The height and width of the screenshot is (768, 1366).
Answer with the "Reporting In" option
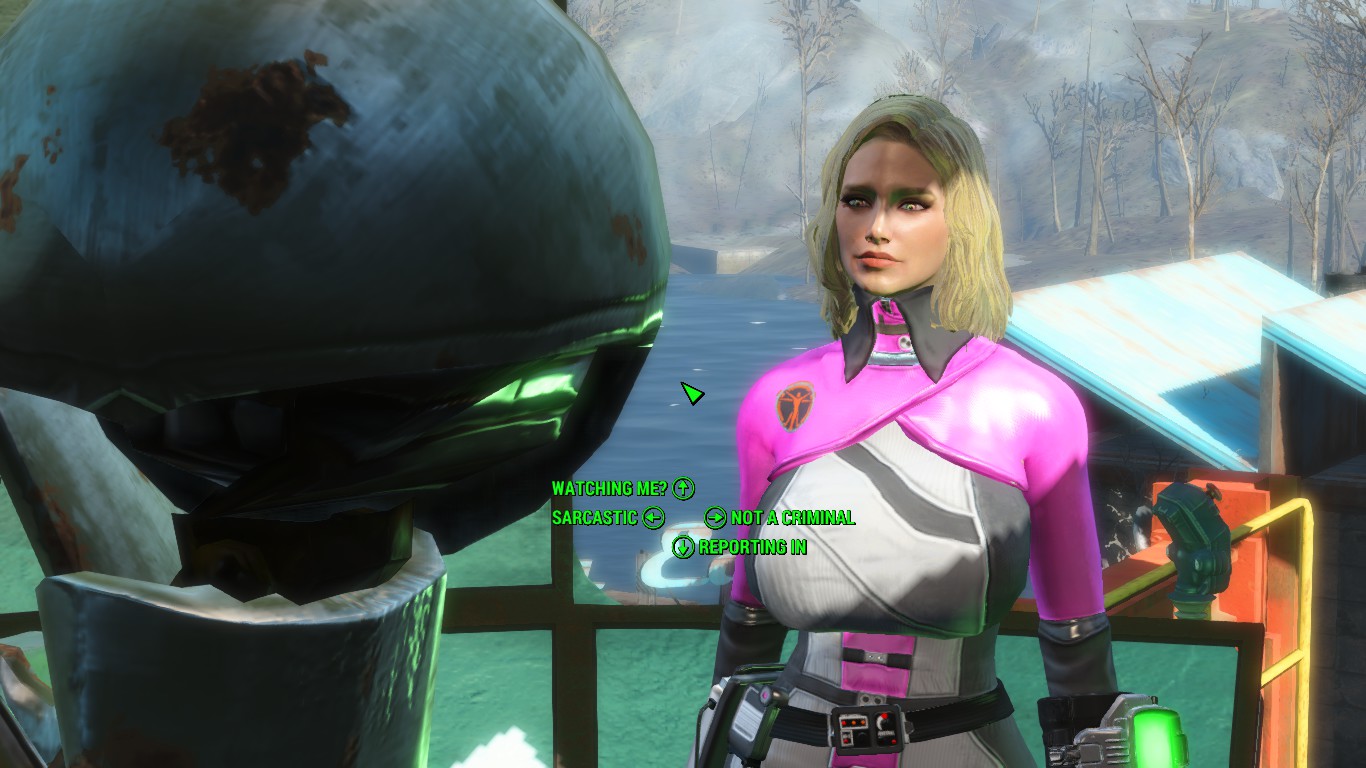(752, 547)
